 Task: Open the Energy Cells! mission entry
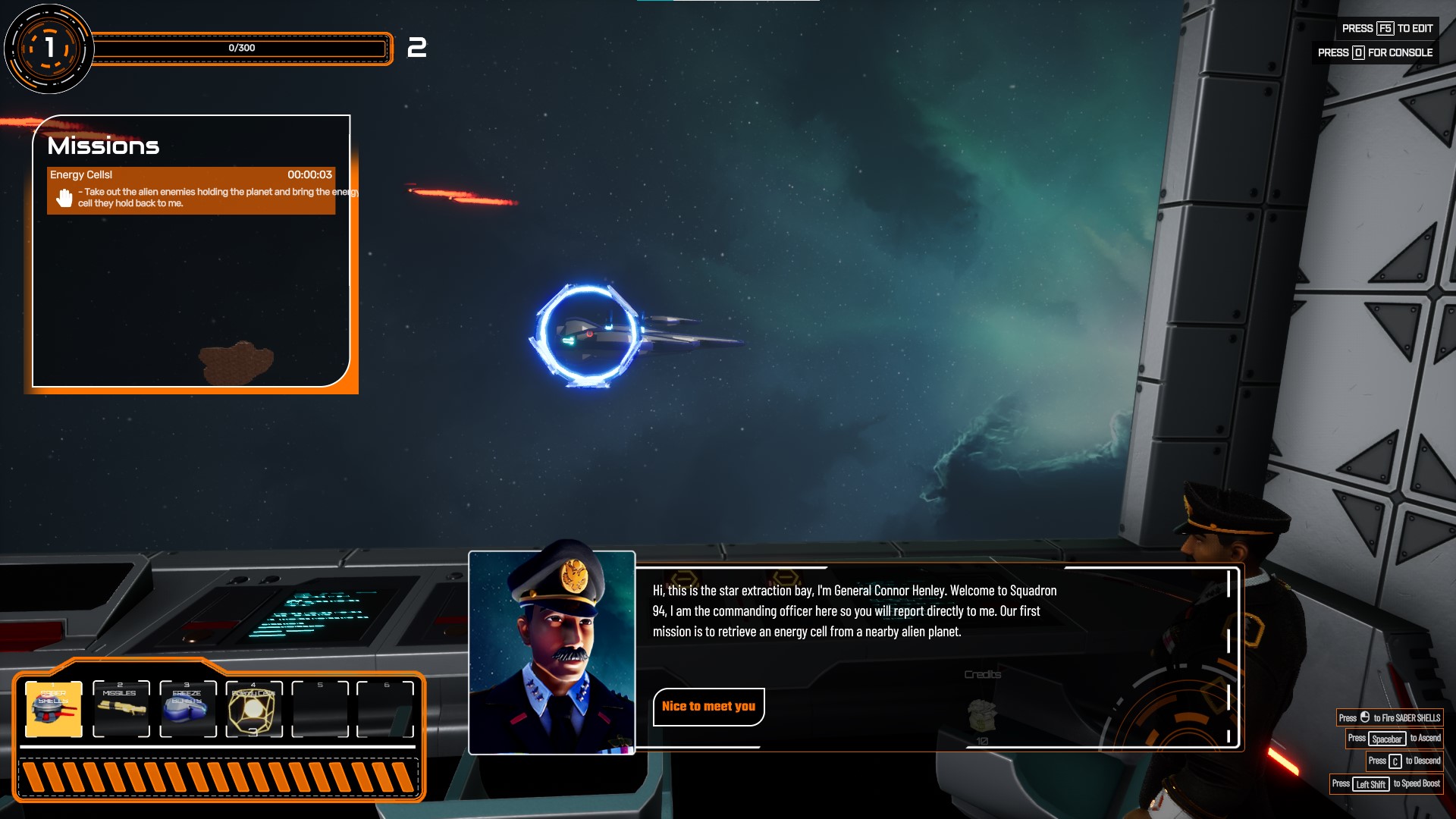click(x=191, y=190)
